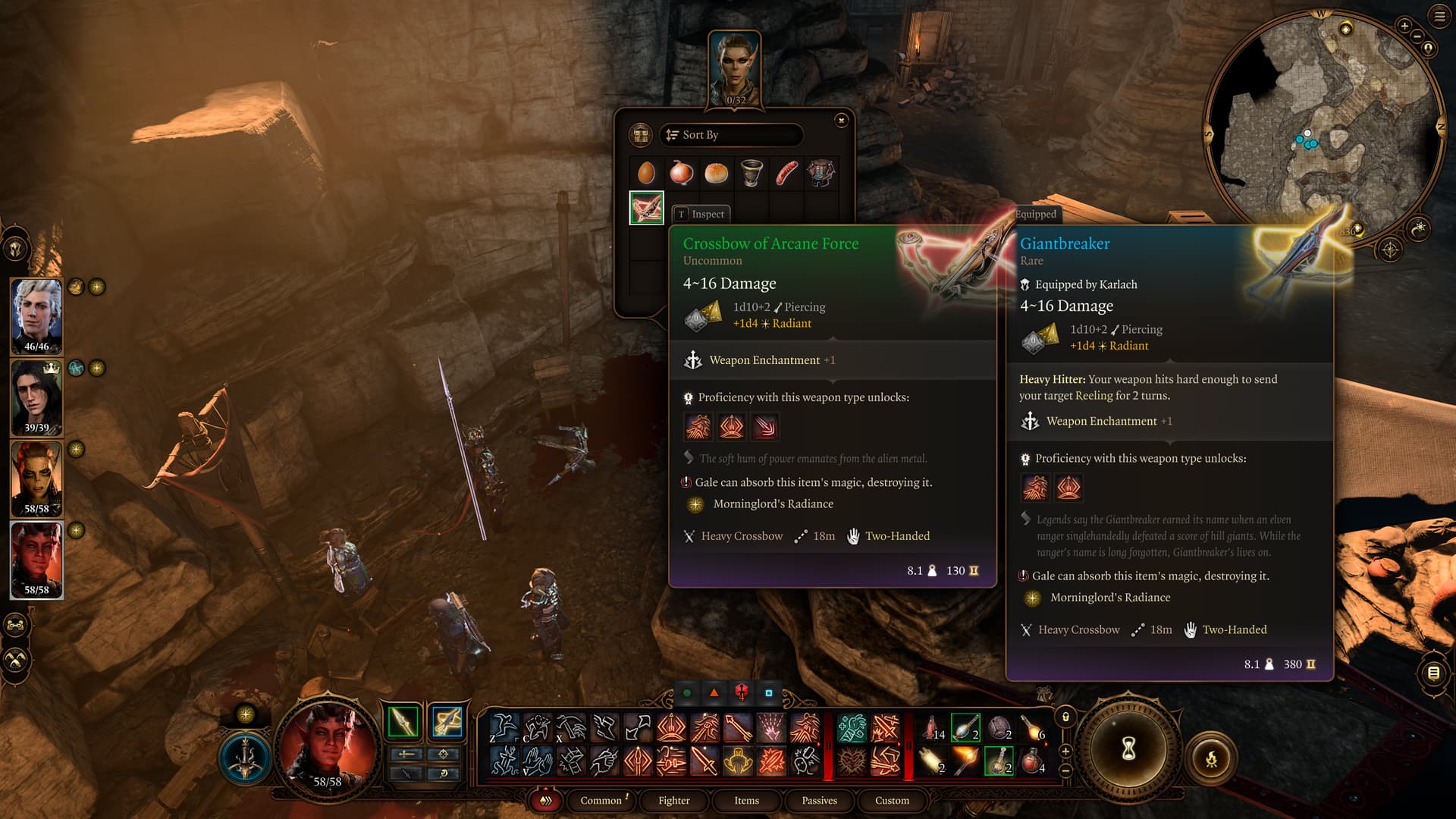Select the egg item slot
Screen dimensions: 1456x819
[x=646, y=173]
